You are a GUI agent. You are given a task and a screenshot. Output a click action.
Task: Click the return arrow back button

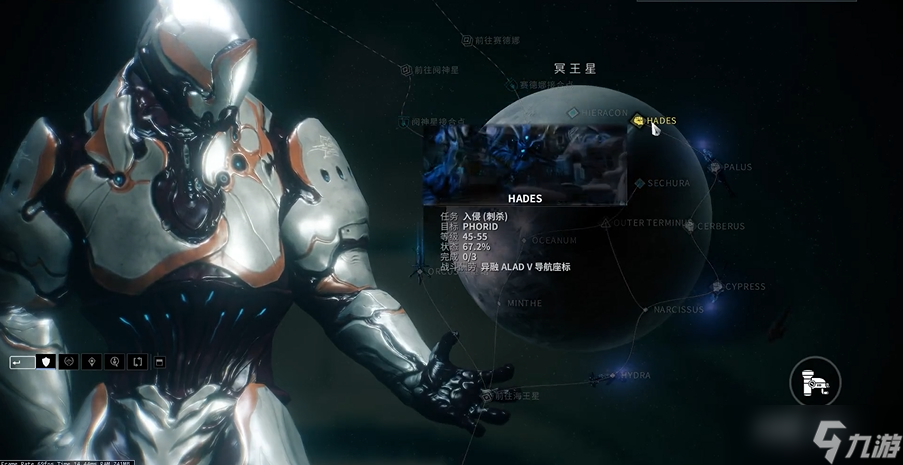[x=22, y=361]
